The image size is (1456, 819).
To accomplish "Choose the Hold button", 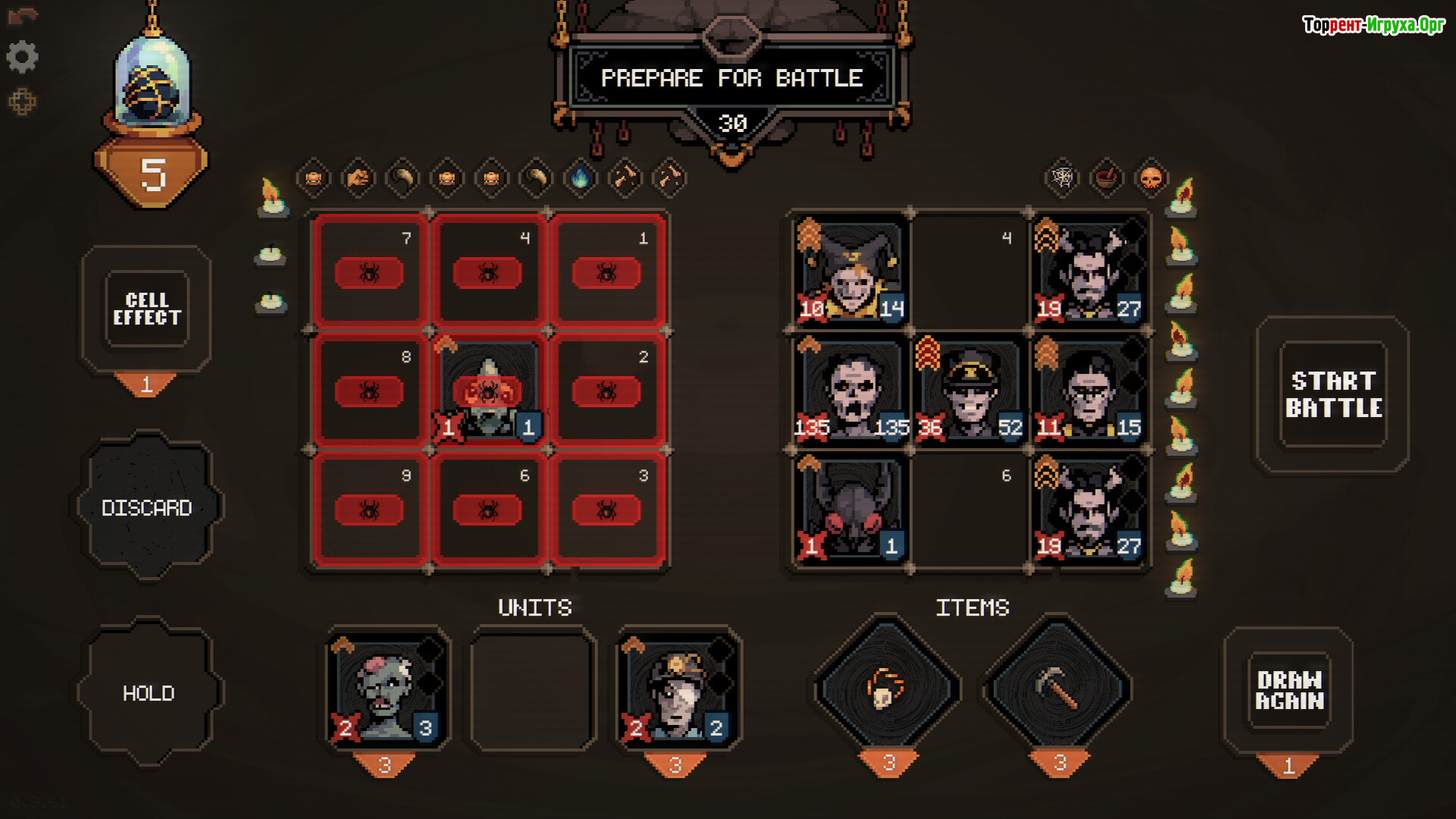I will pyautogui.click(x=149, y=693).
